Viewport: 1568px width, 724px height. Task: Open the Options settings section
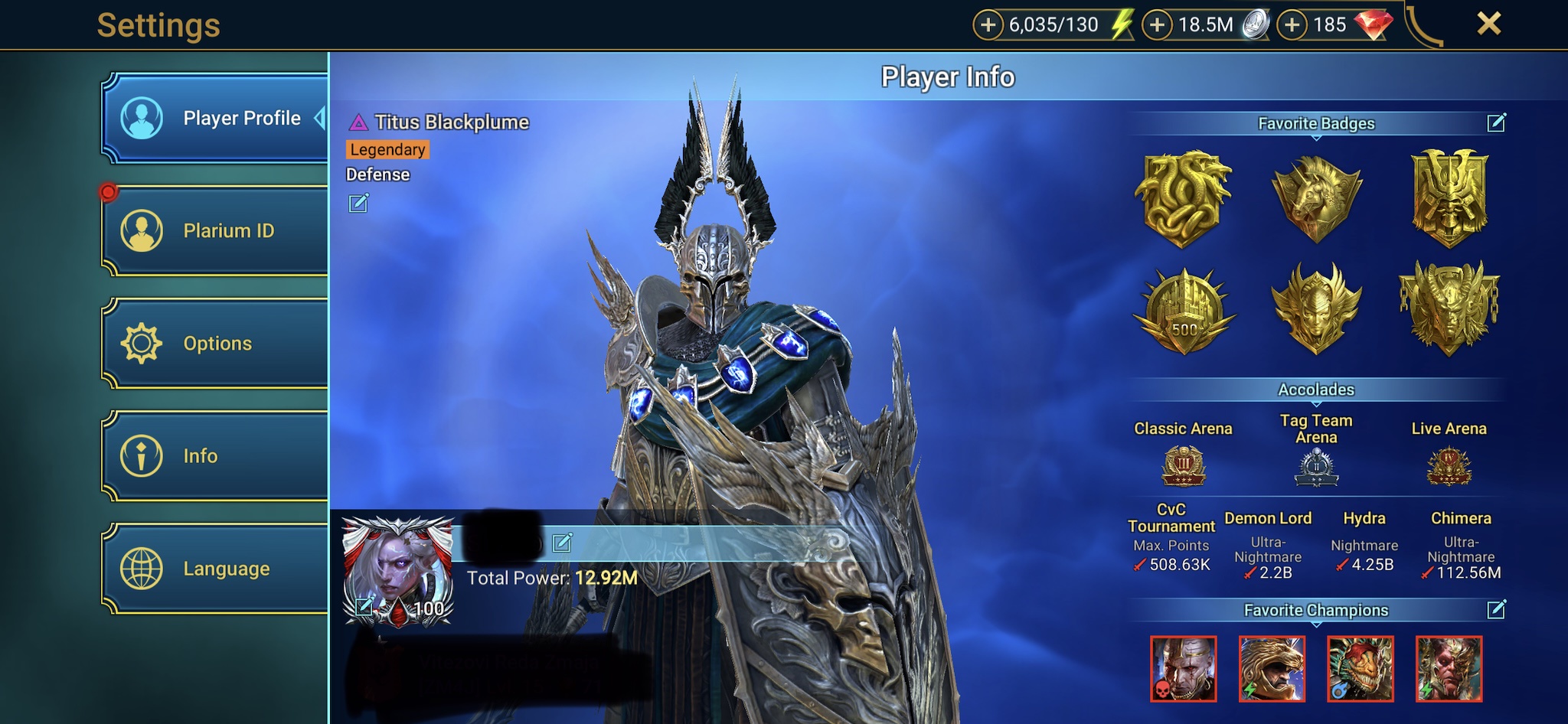click(216, 343)
